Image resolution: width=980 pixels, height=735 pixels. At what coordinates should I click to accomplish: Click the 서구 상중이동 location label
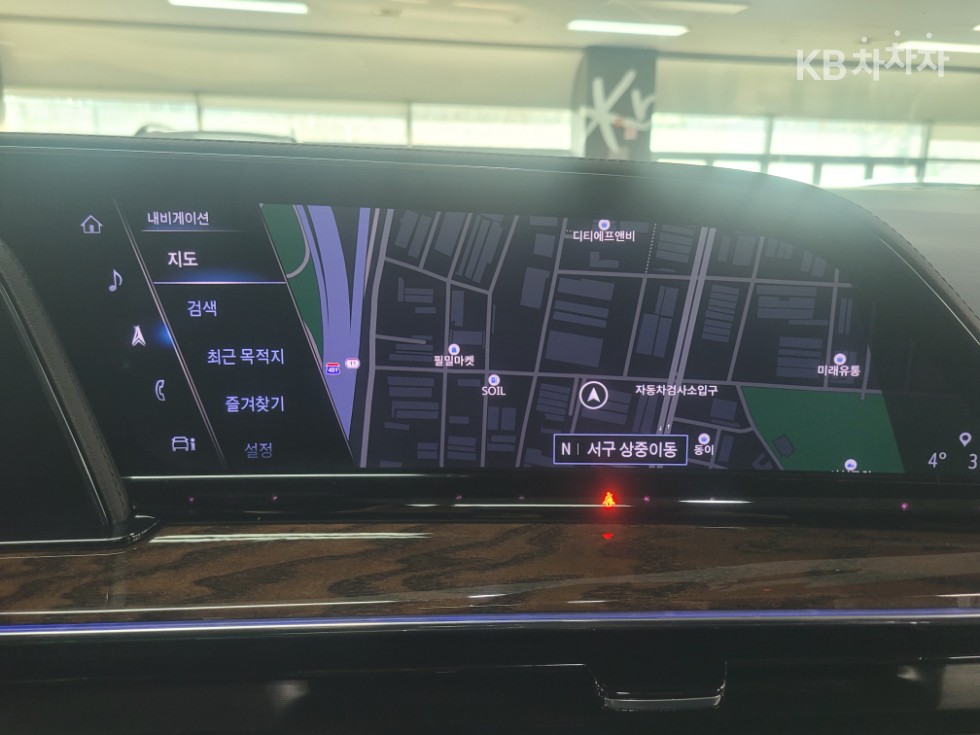[x=620, y=449]
